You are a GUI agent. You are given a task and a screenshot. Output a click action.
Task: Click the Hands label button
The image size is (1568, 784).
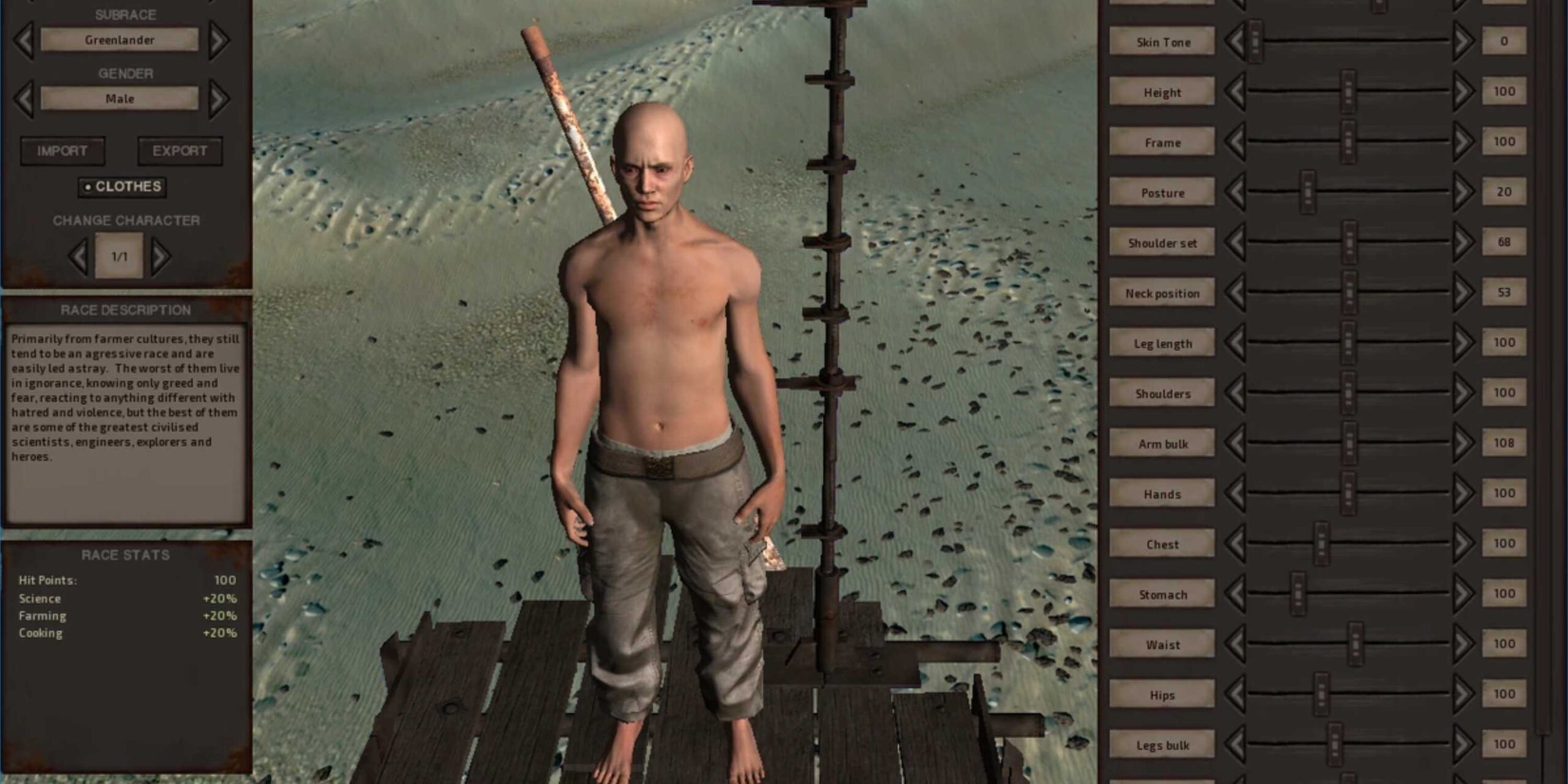1161,494
